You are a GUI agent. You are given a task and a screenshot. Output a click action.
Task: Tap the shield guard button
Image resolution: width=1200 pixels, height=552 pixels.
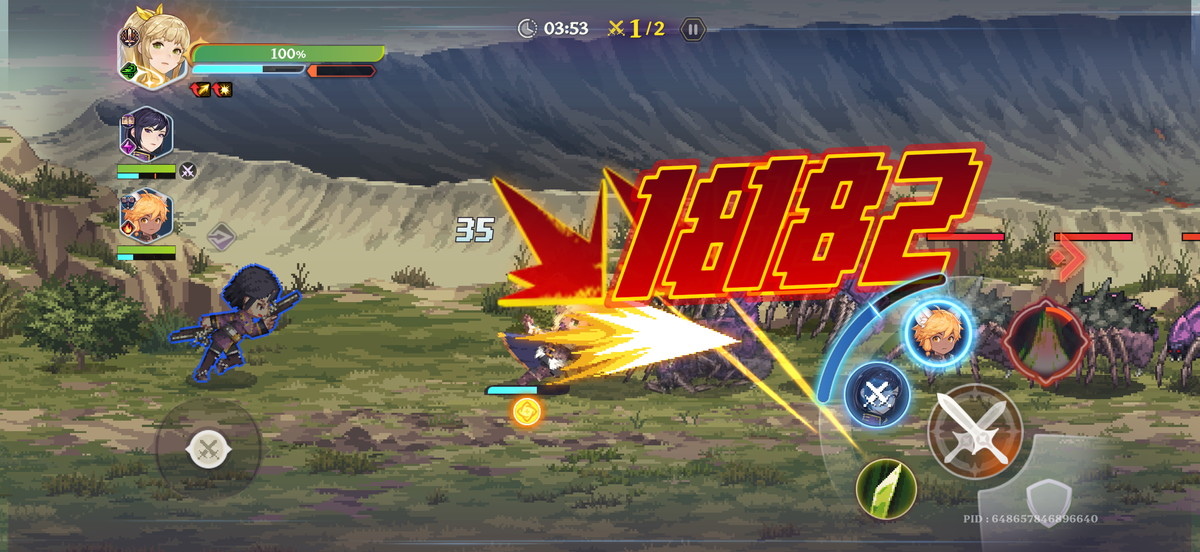point(1050,498)
